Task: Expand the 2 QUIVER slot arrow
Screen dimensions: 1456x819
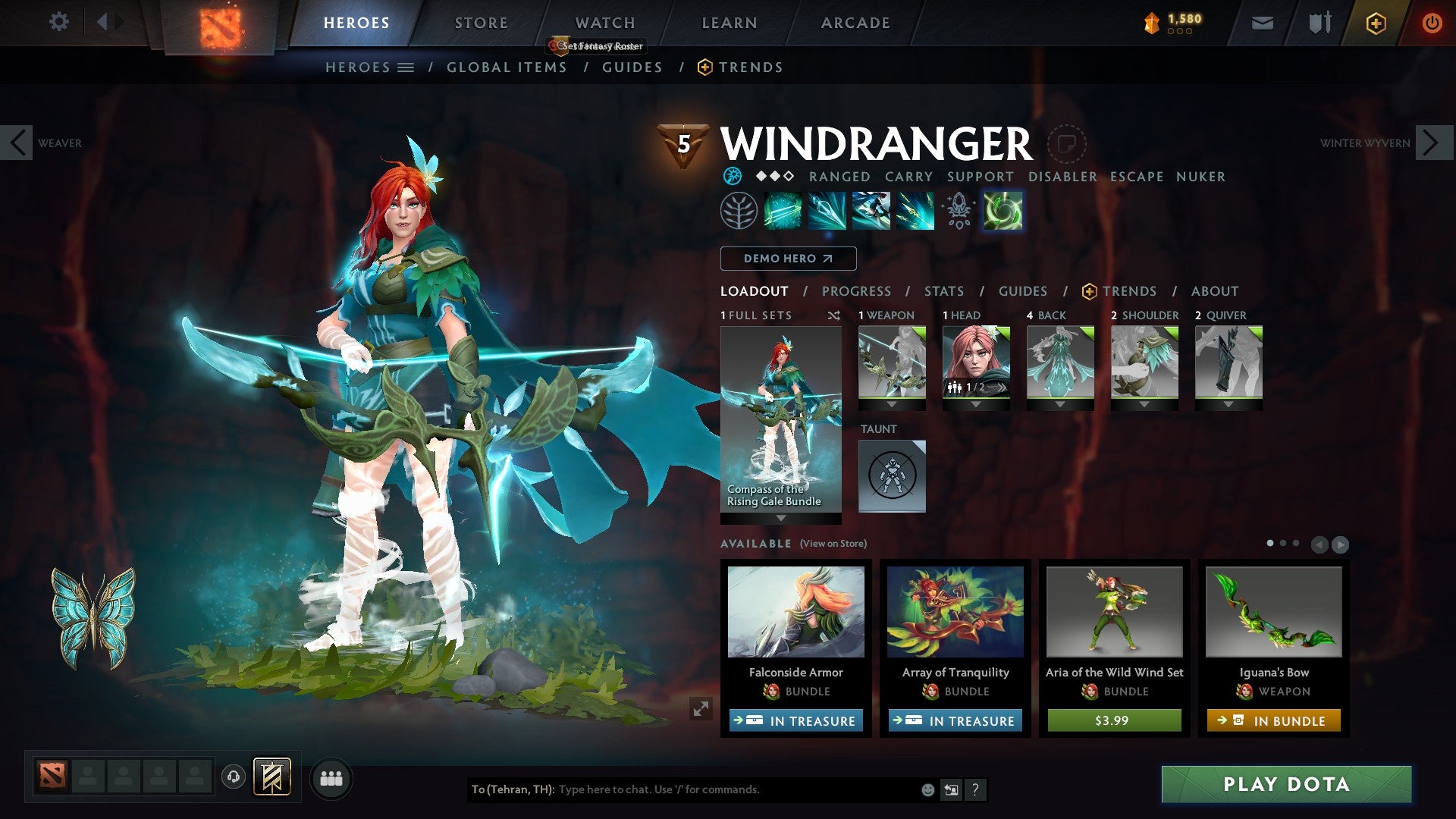Action: (1229, 403)
